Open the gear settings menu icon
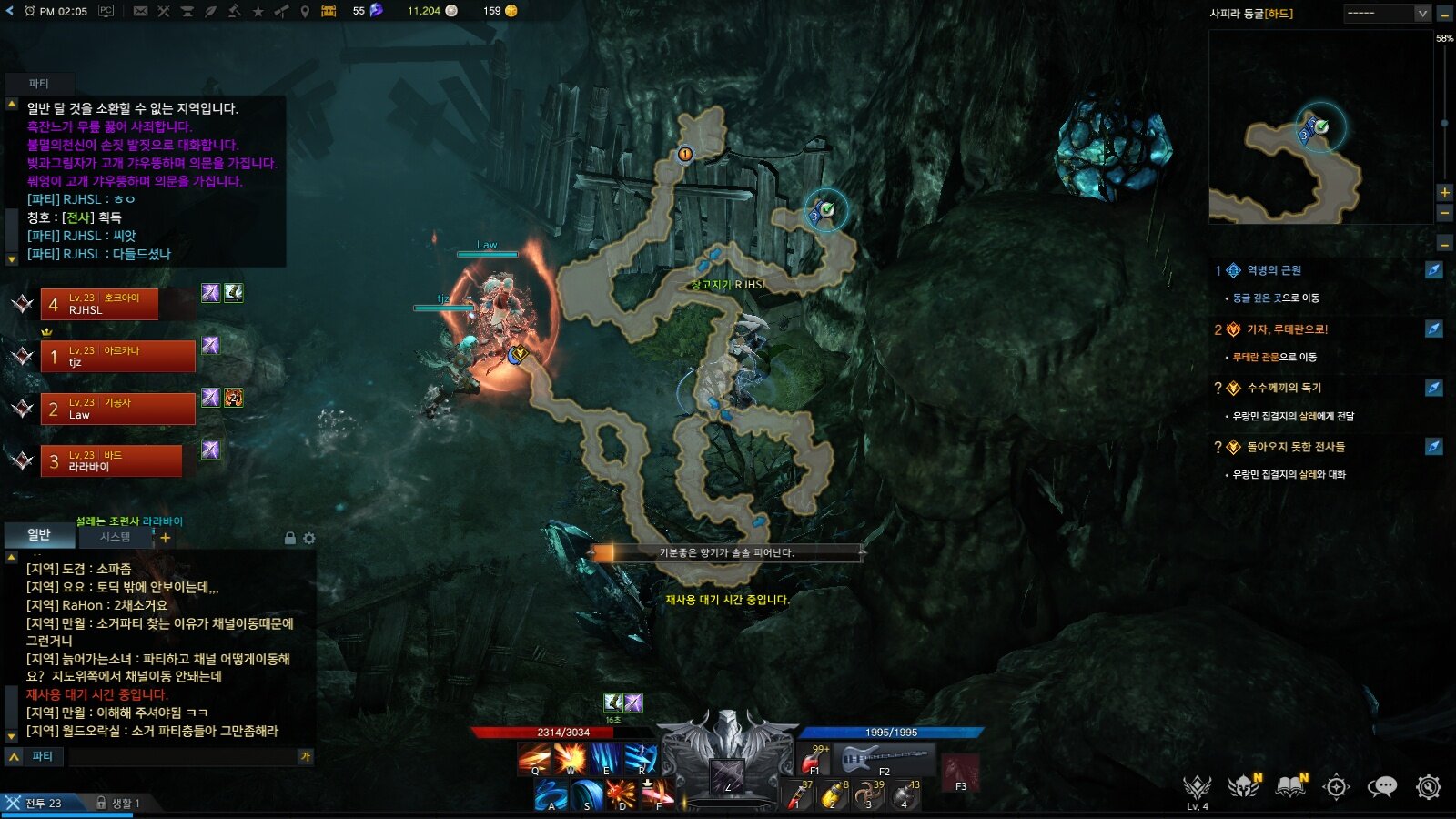This screenshot has width=1456, height=819. [1429, 786]
